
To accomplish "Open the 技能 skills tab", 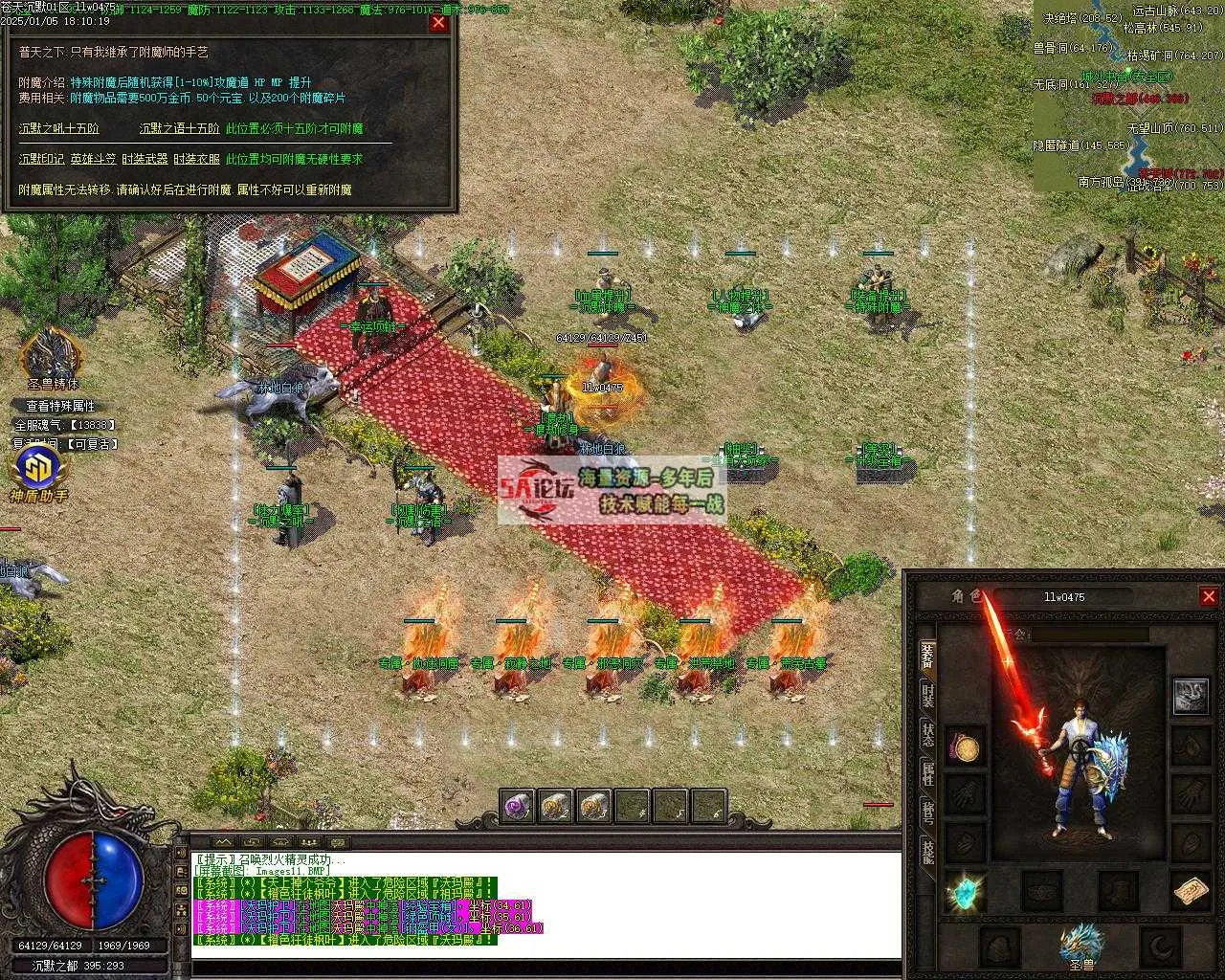I will (927, 850).
